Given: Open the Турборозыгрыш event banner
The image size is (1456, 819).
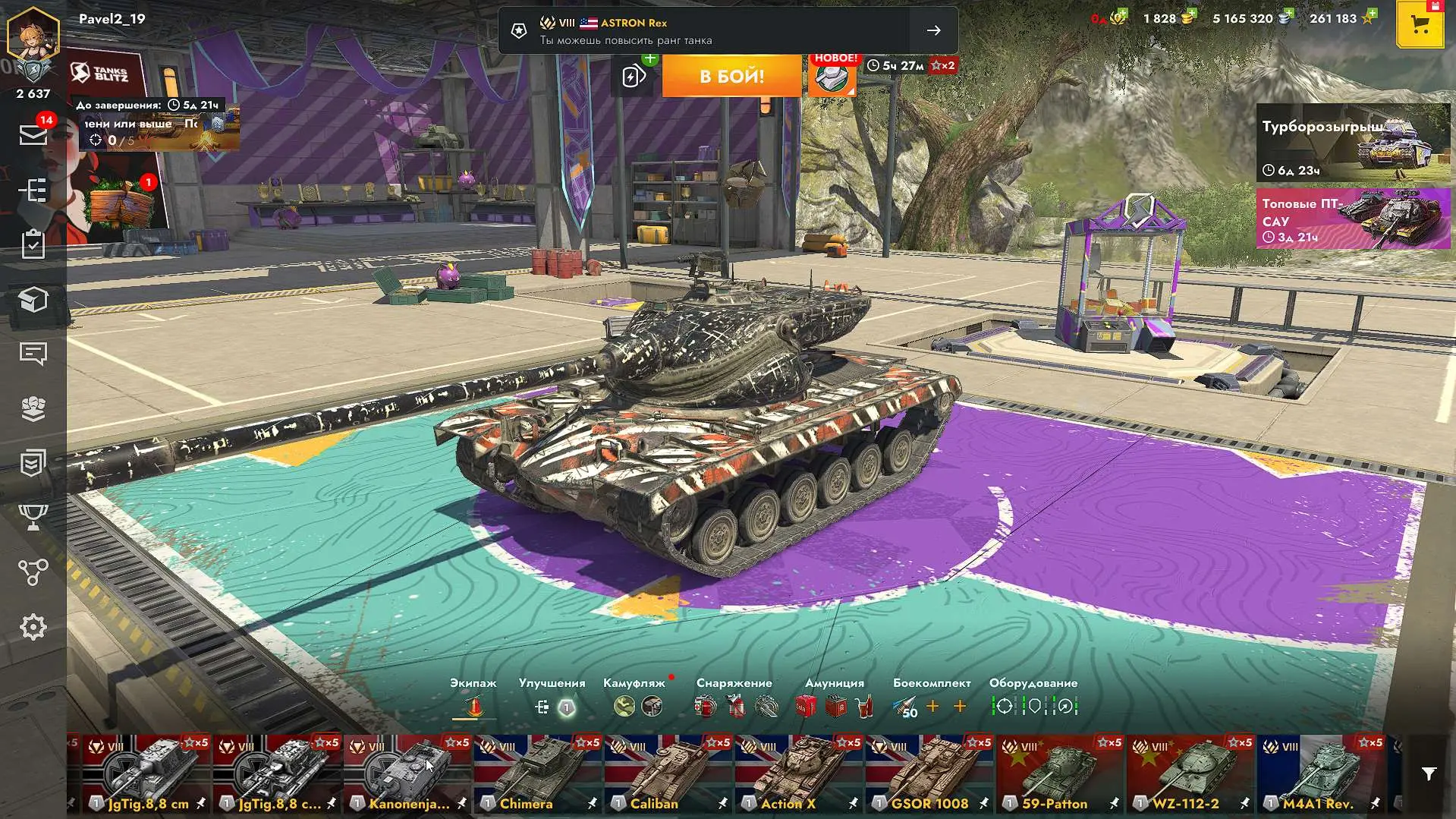Looking at the screenshot, I should click(x=1353, y=143).
